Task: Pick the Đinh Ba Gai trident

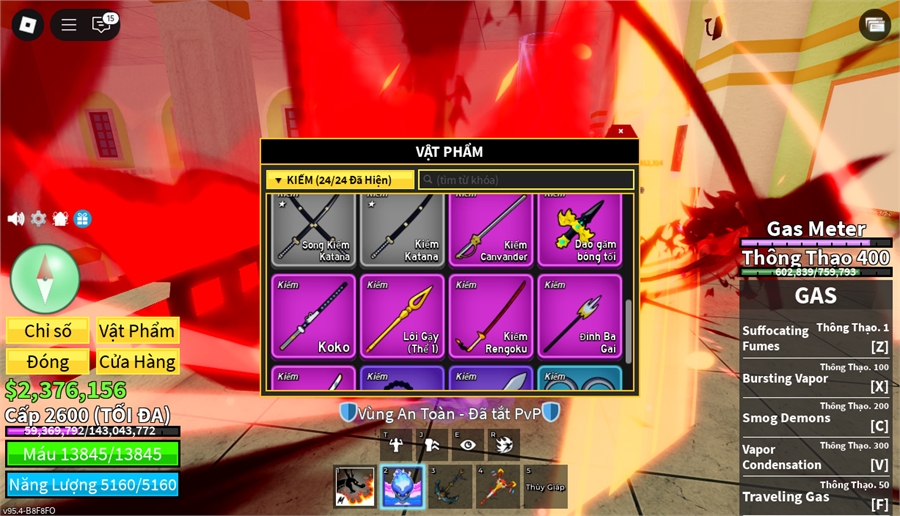Action: pos(579,315)
